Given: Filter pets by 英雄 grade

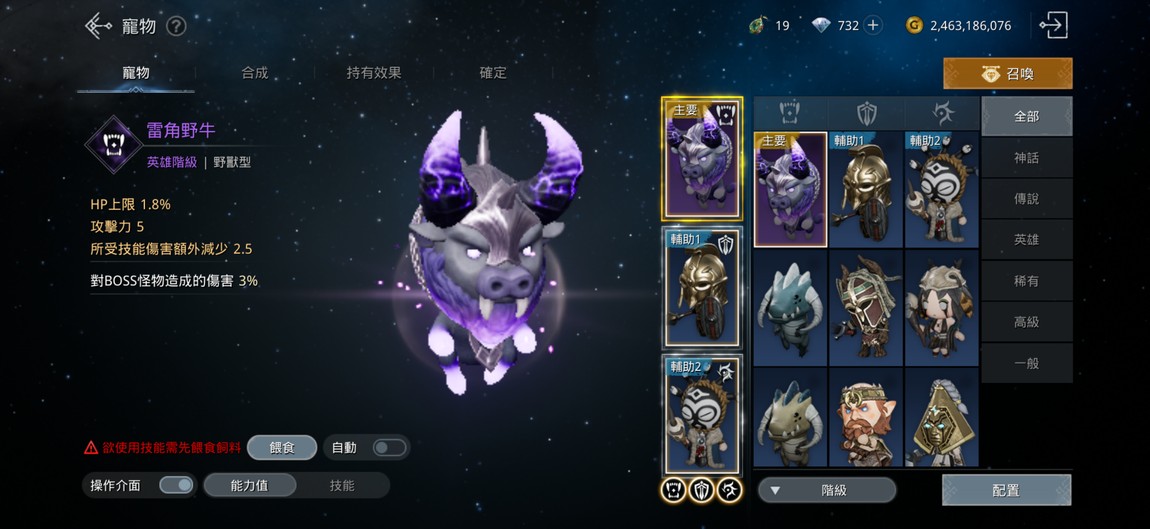Looking at the screenshot, I should pyautogui.click(x=1026, y=240).
